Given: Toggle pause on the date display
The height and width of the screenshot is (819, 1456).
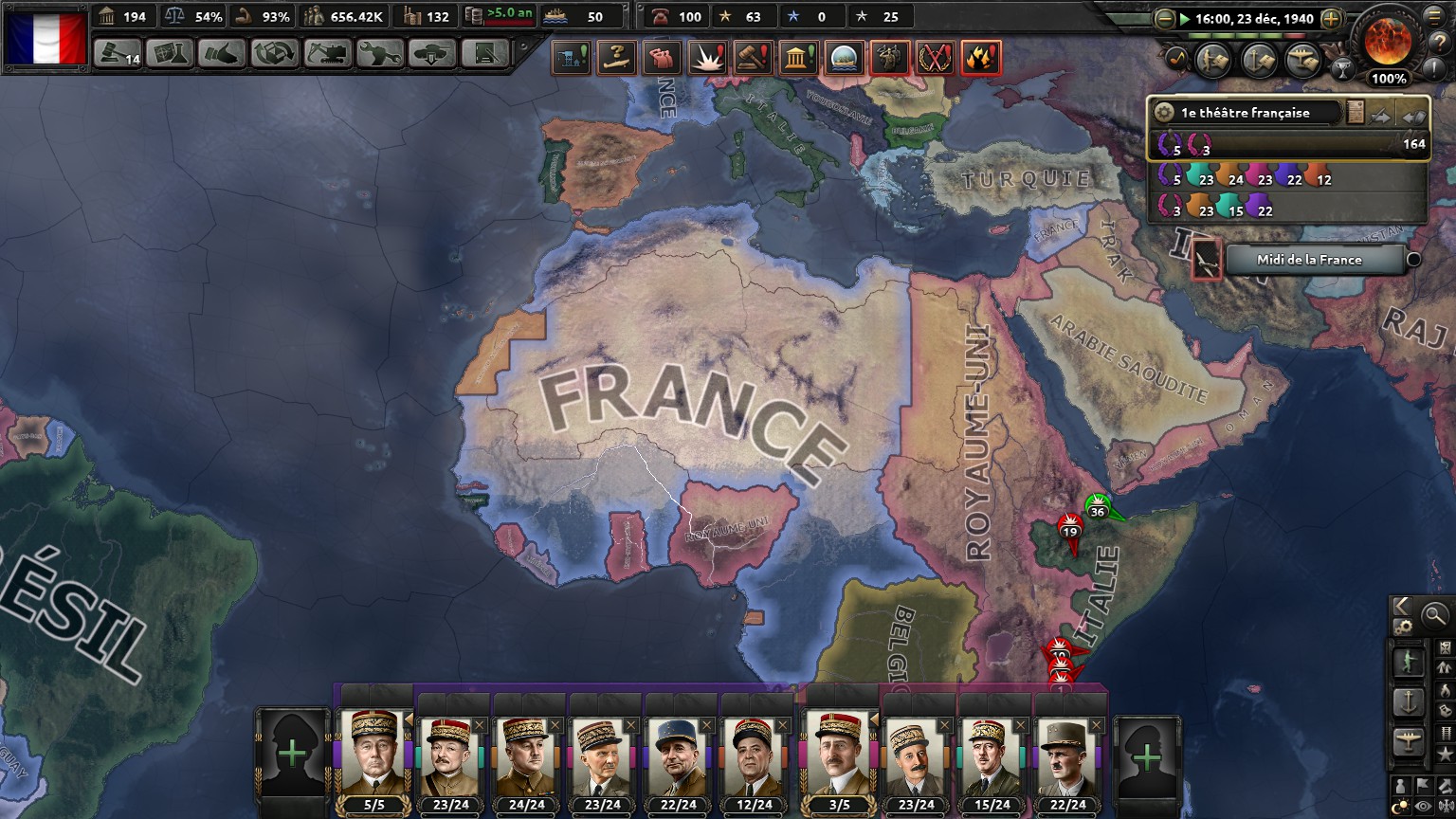Looking at the screenshot, I should pos(1247,18).
